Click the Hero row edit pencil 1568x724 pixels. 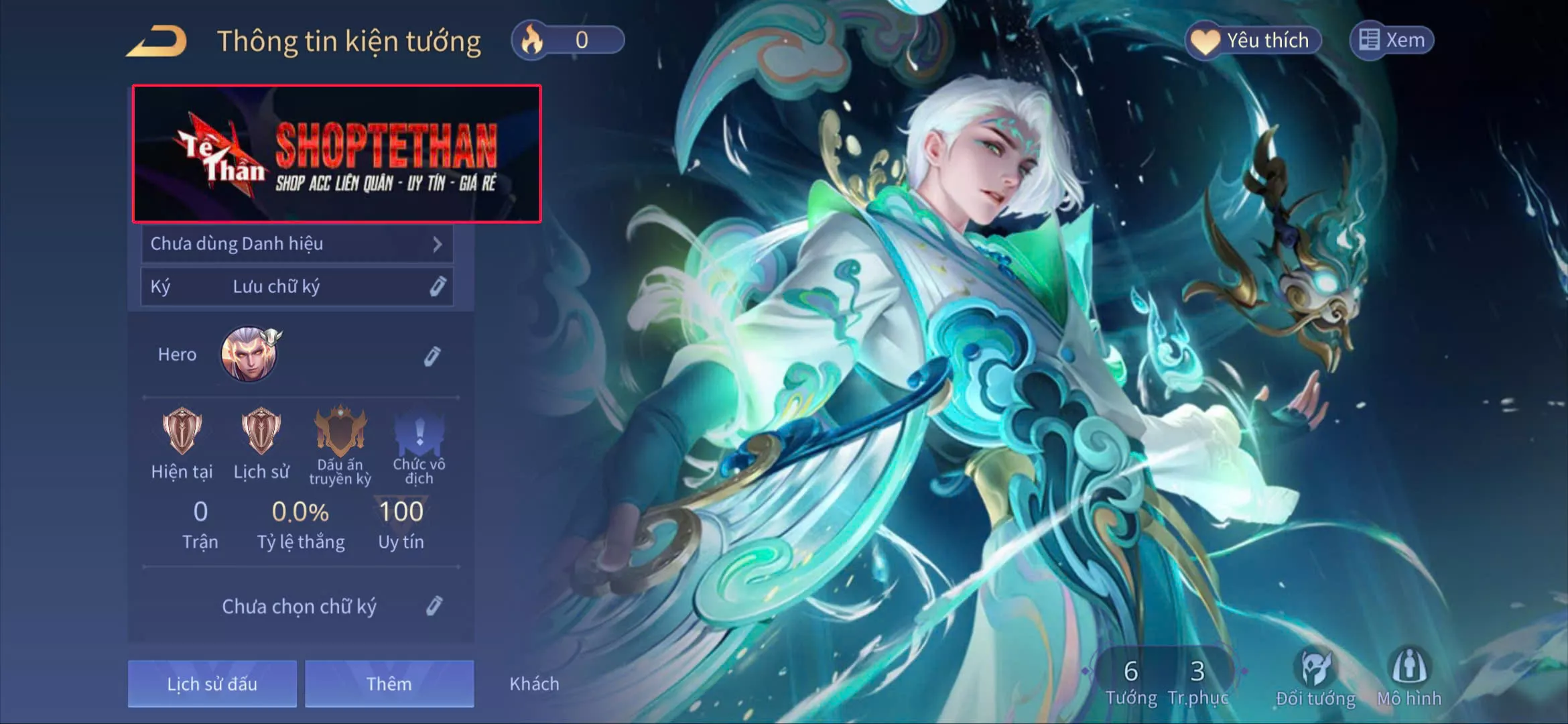[432, 356]
